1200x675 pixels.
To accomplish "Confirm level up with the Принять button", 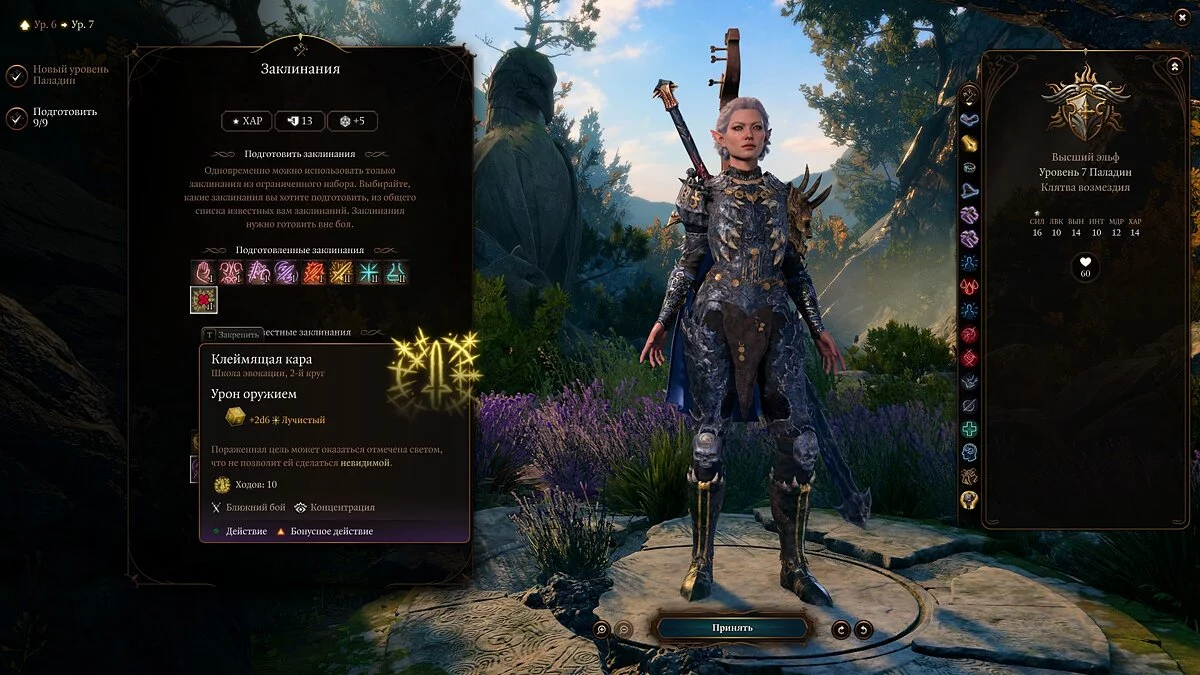I will (732, 628).
